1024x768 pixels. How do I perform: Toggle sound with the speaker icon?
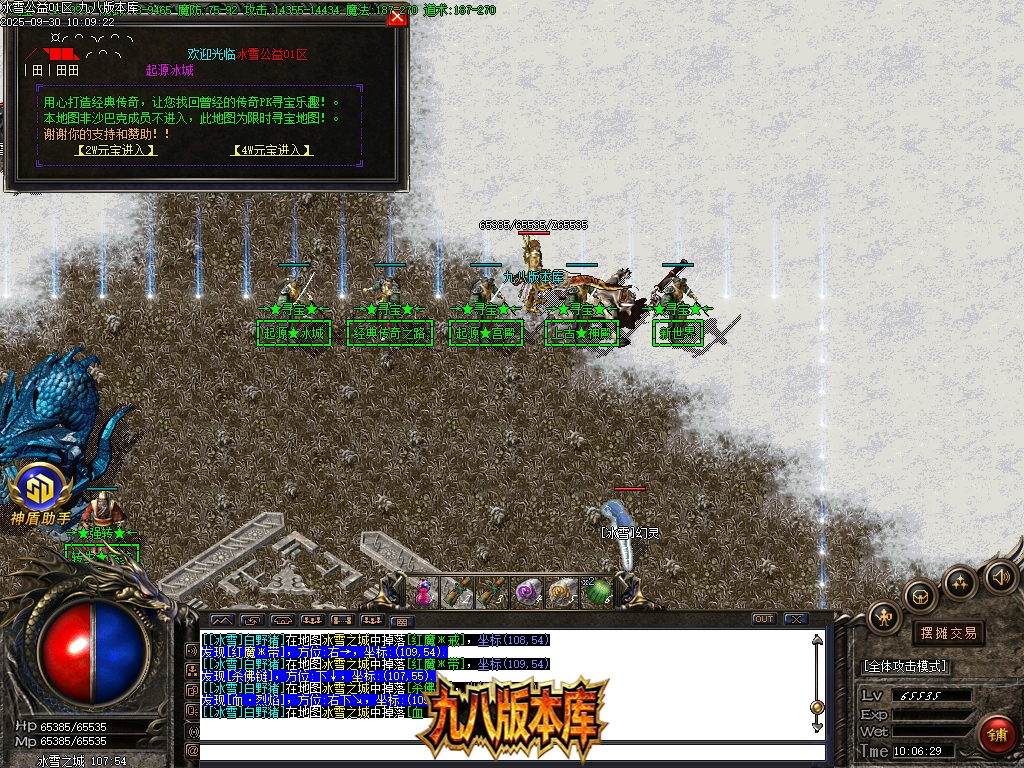(1000, 575)
